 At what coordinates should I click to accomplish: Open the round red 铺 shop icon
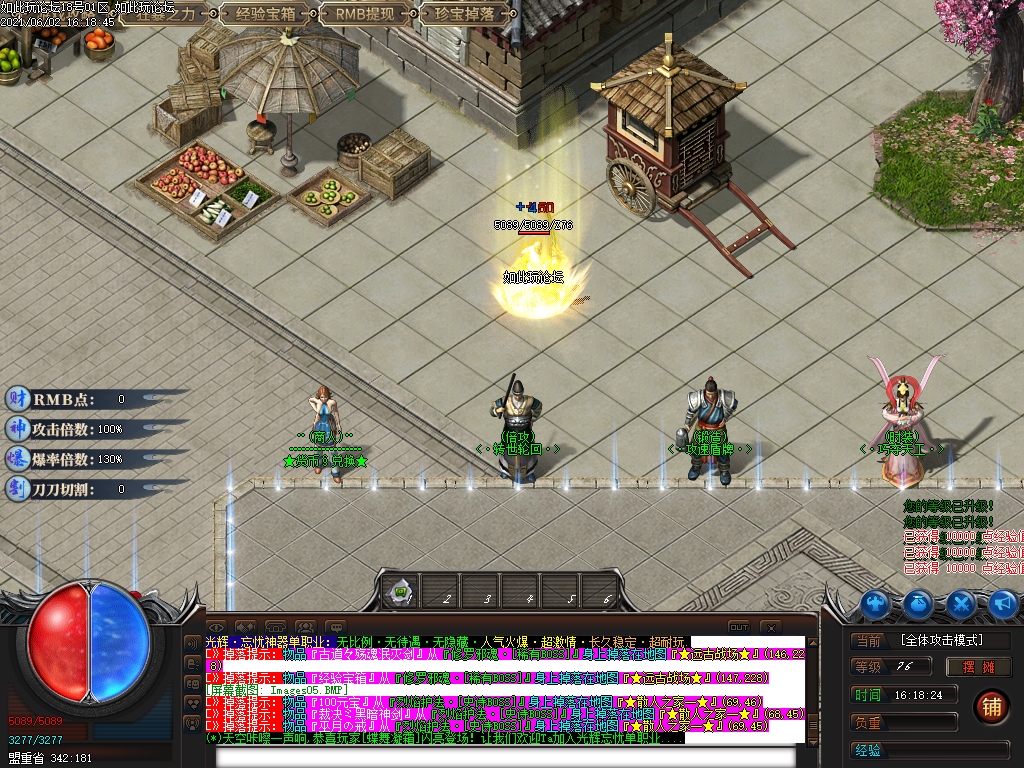[991, 706]
